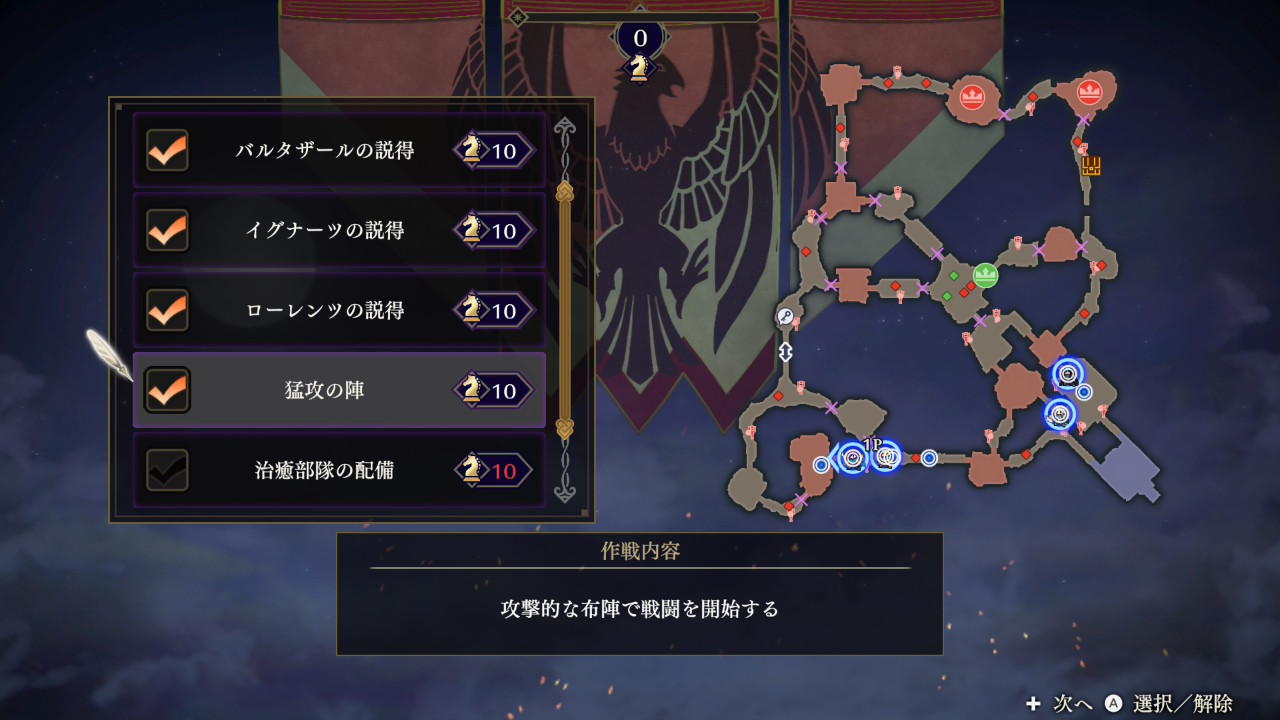Click the key icon marker on the map
The image size is (1280, 720).
coord(786,317)
